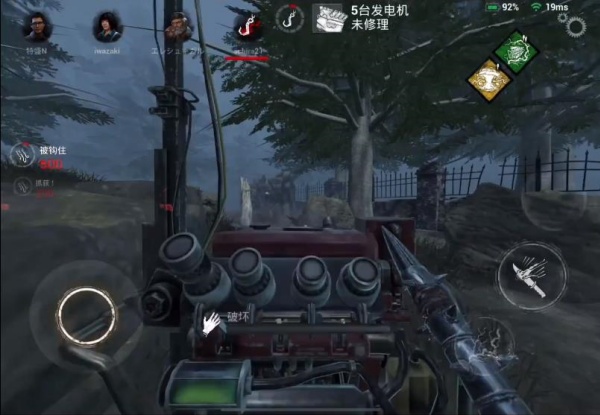Select the first survivor portrait in the row

click(38, 24)
